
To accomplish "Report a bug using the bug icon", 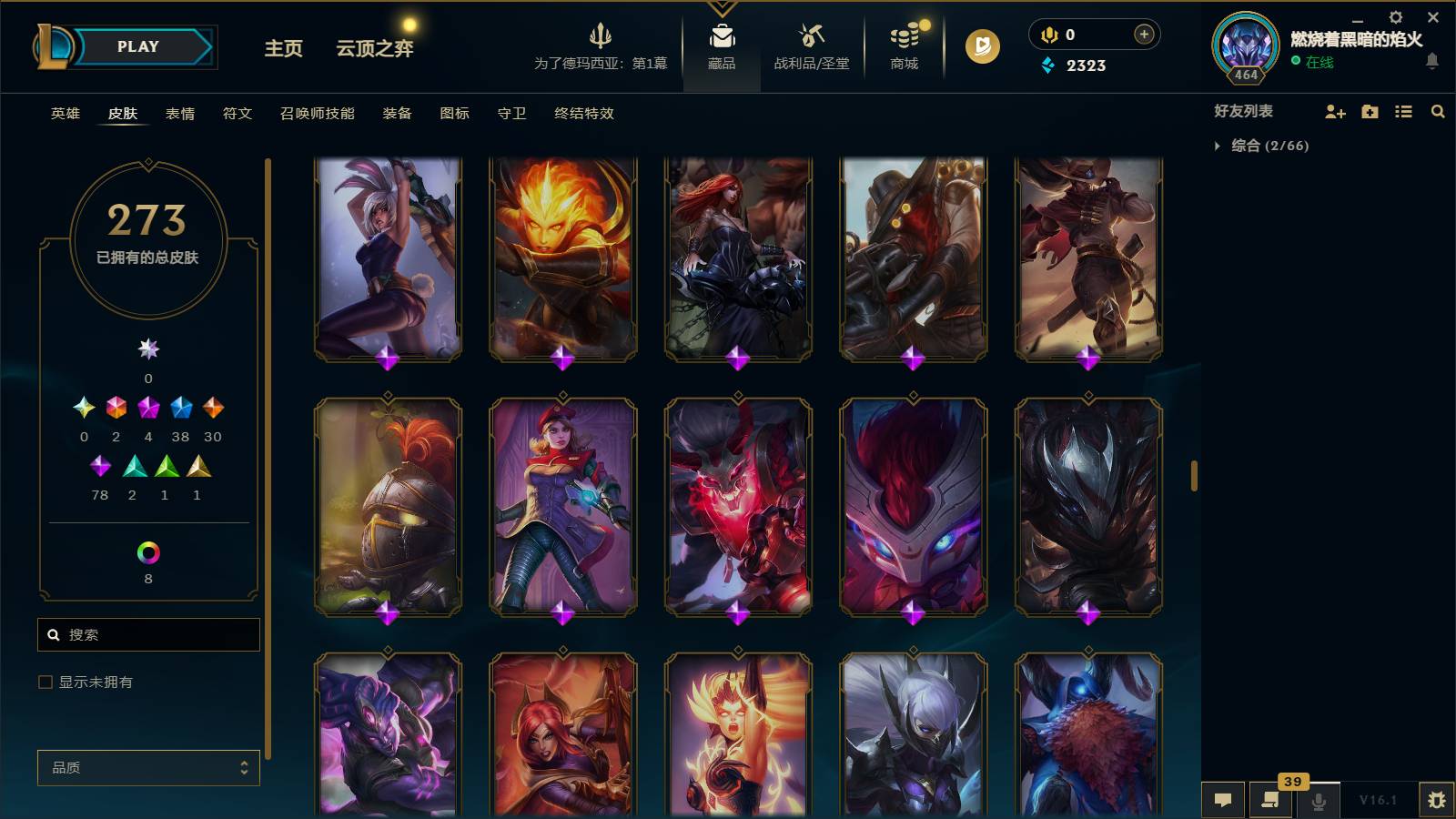I will pyautogui.click(x=1440, y=799).
